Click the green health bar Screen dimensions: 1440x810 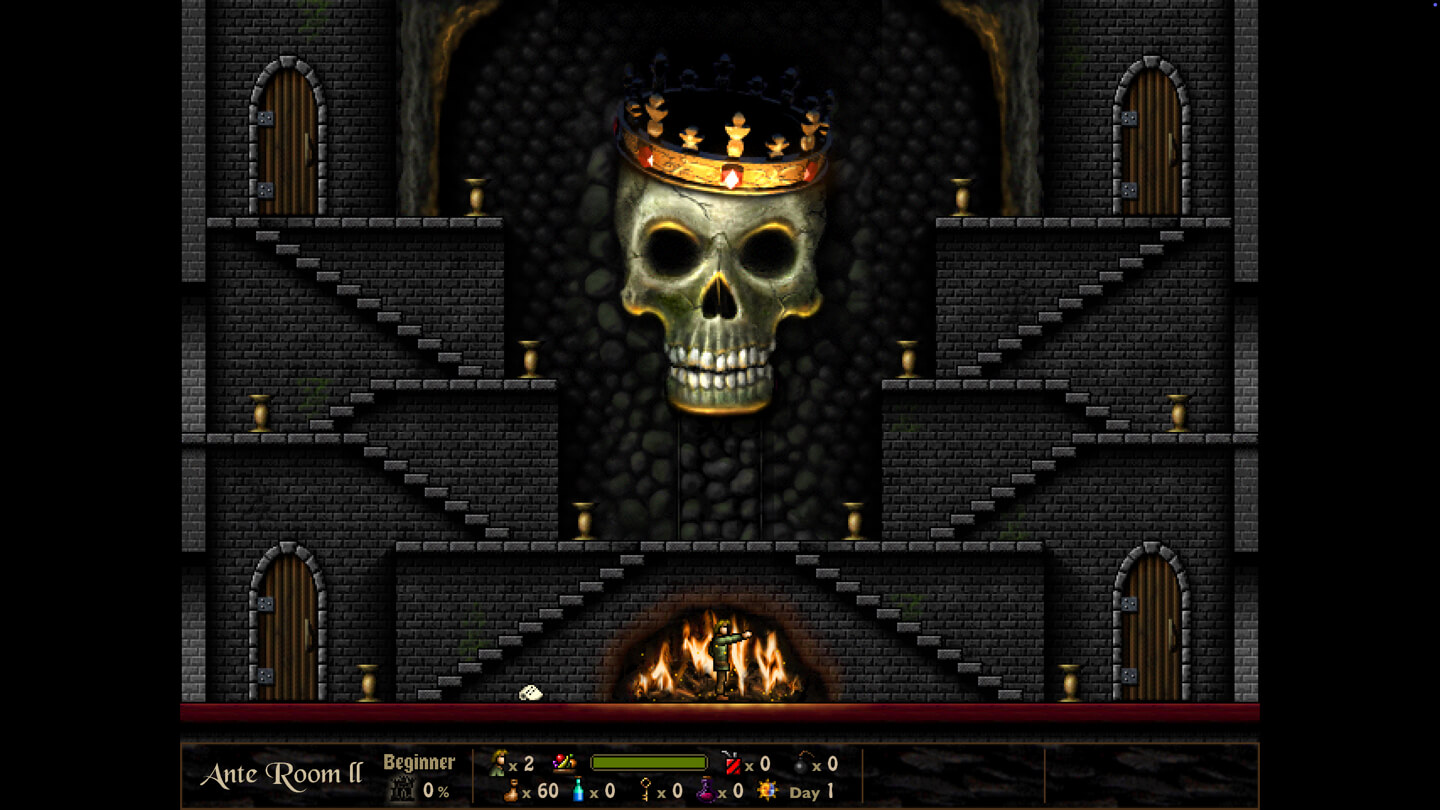pyautogui.click(x=648, y=760)
